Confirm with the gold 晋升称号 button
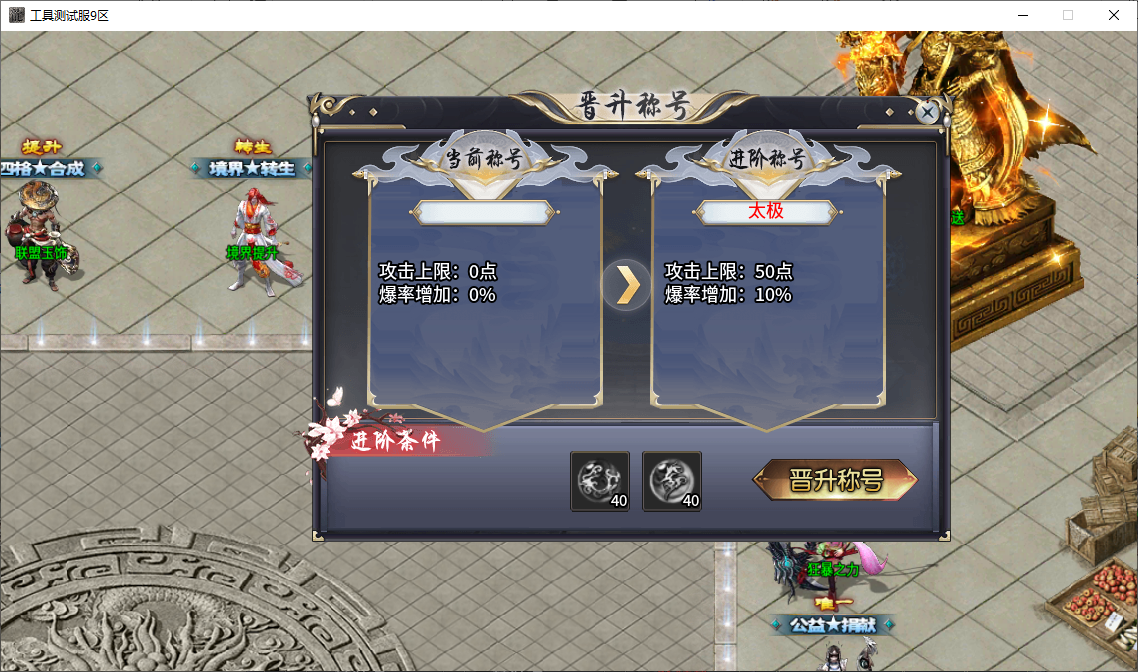The image size is (1138, 672). (835, 480)
